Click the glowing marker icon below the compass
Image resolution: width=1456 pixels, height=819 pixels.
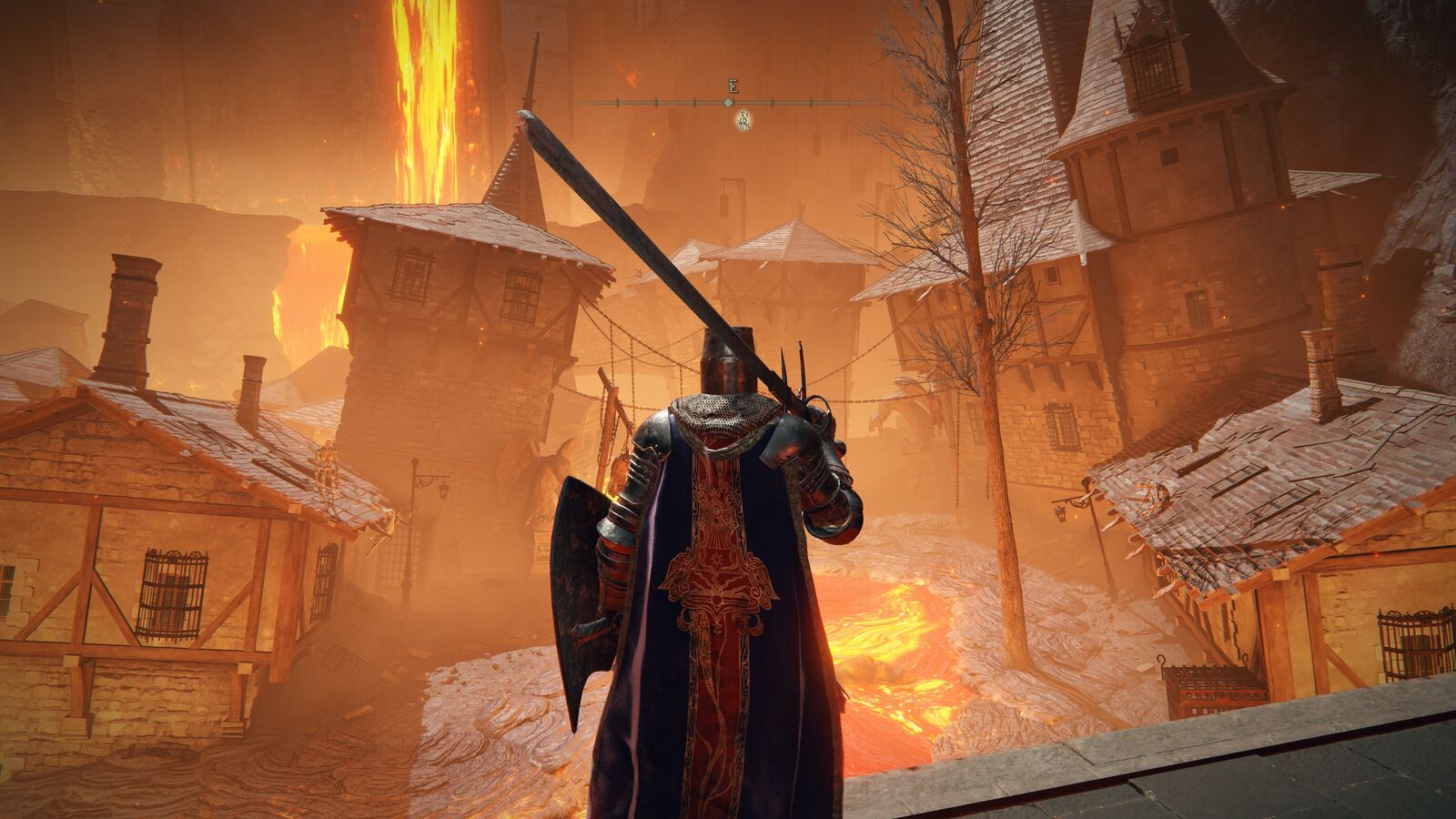tap(743, 119)
